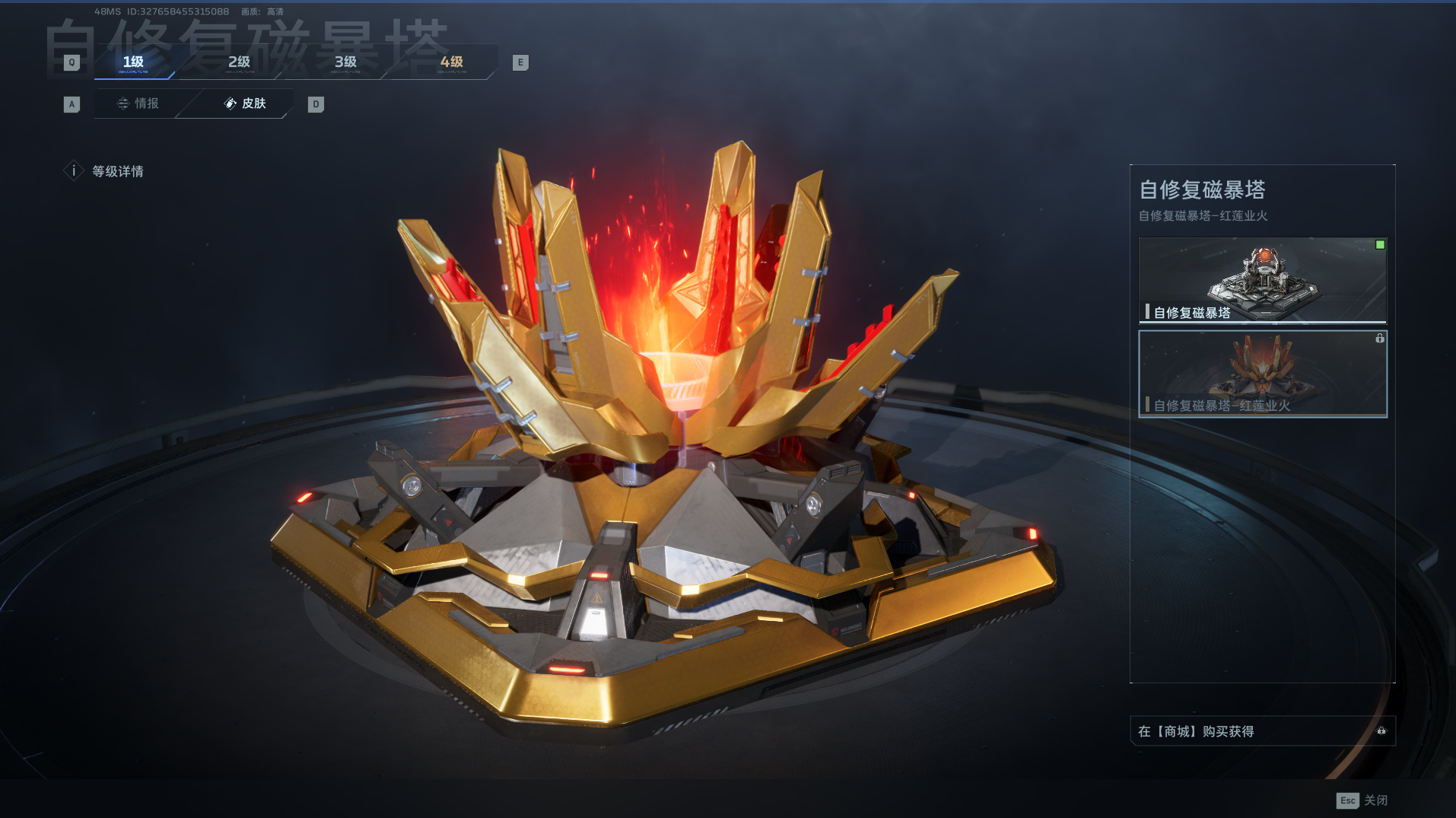Switch to the 情报 info tab
This screenshot has height=818, width=1456.
coord(138,103)
